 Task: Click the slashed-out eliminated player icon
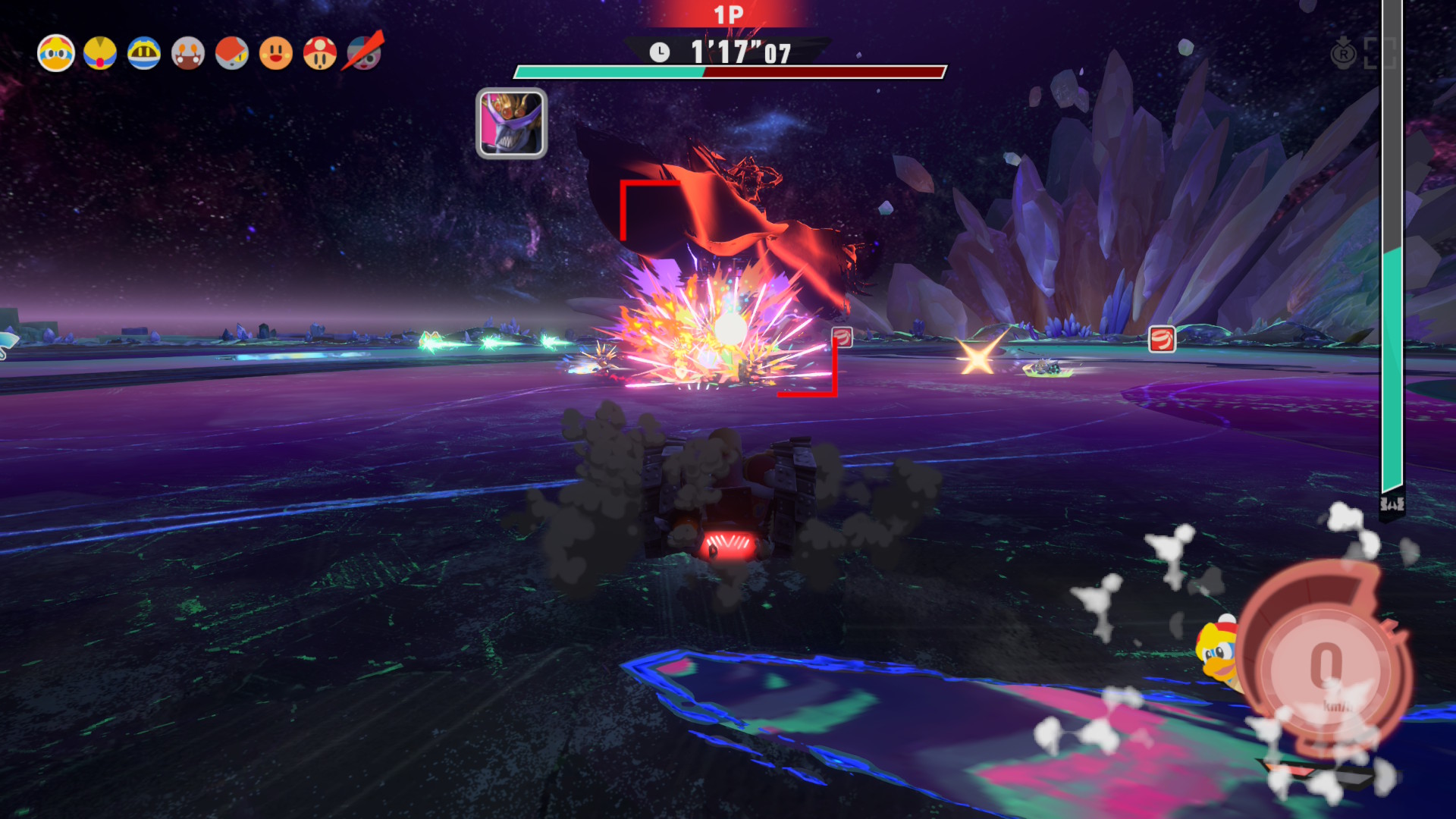coord(364,52)
